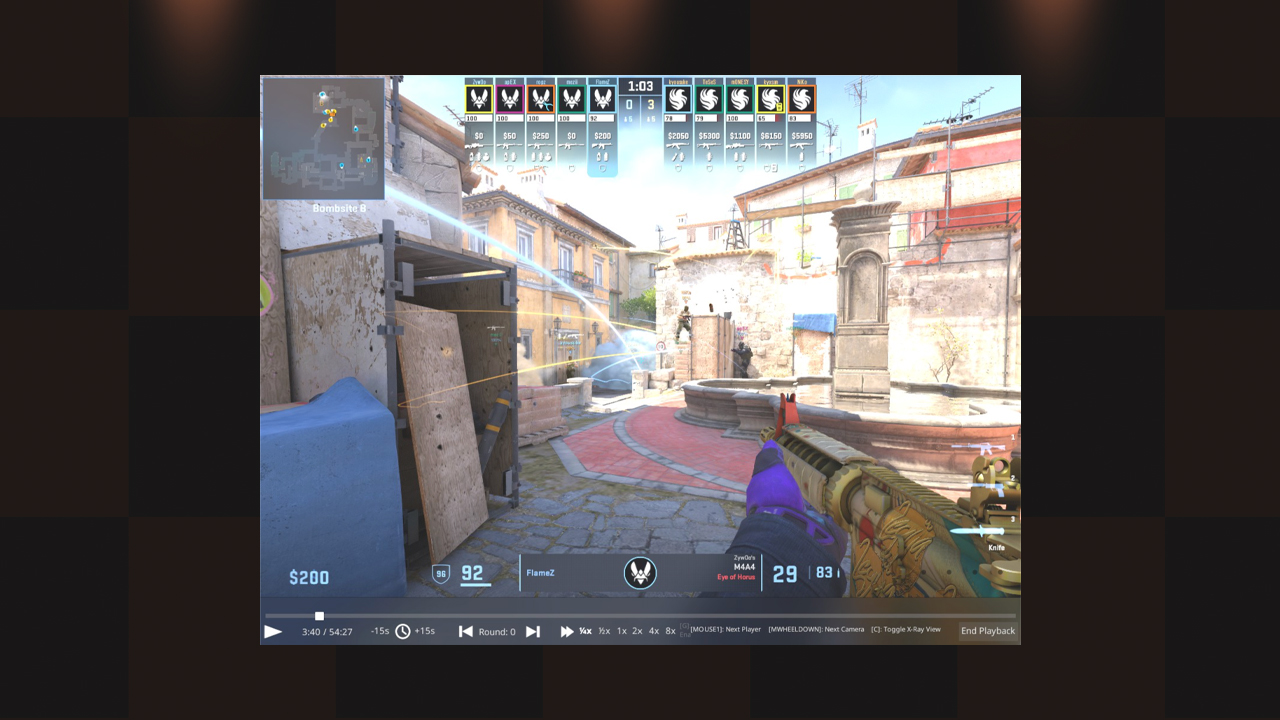
Task: Play the demo with the play button
Action: point(273,632)
